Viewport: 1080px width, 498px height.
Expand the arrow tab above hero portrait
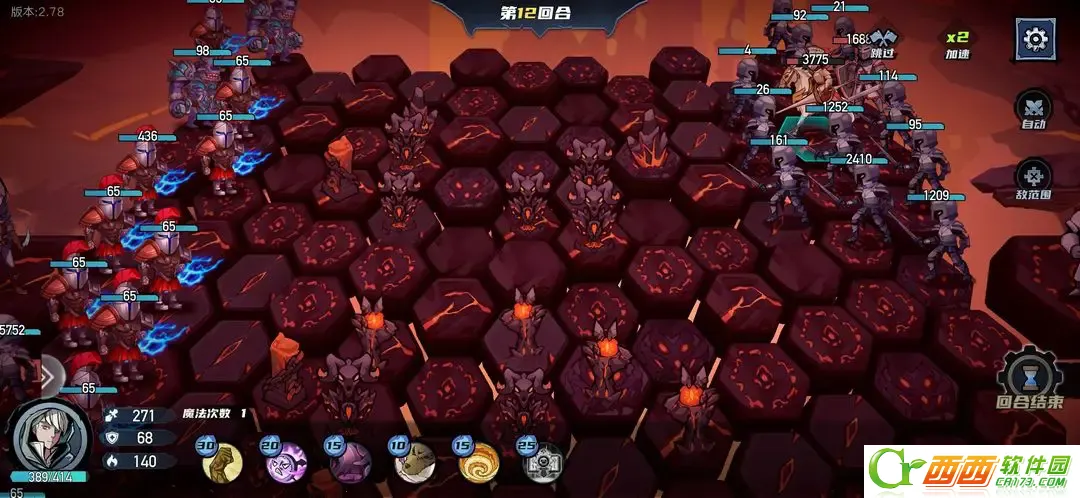49,375
